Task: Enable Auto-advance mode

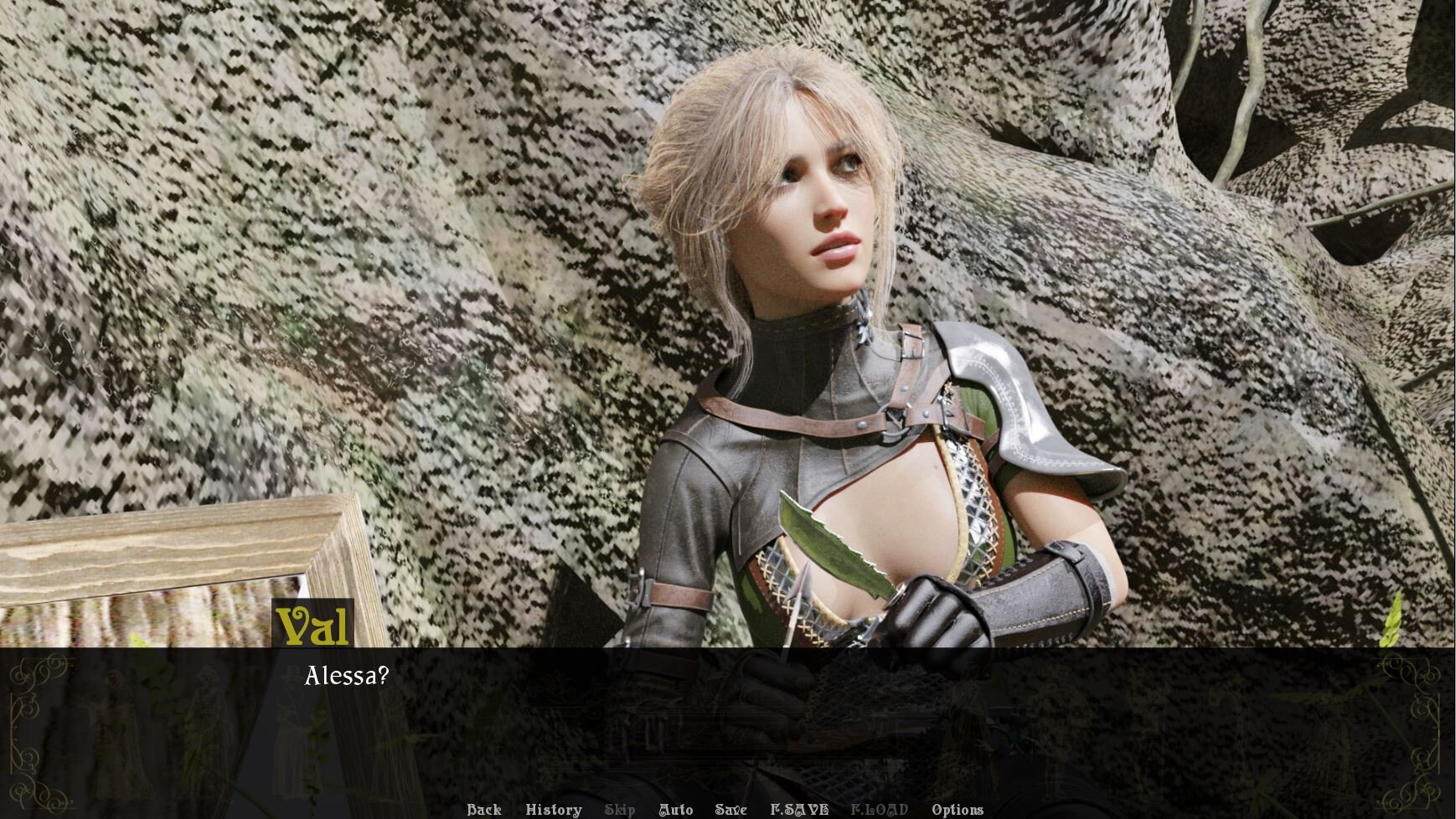Action: (675, 809)
